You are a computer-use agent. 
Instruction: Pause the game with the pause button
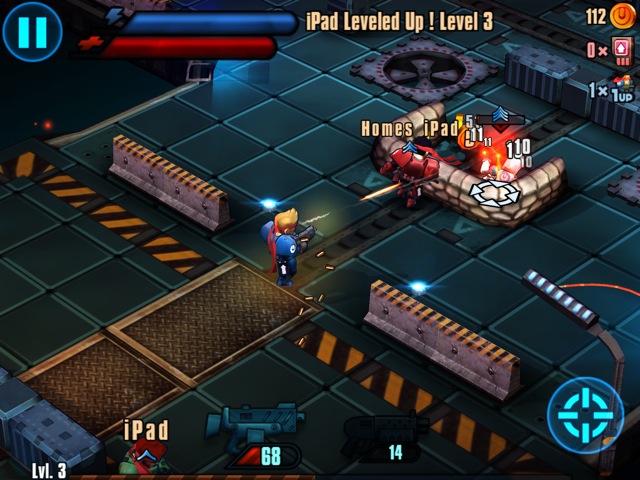click(x=31, y=31)
